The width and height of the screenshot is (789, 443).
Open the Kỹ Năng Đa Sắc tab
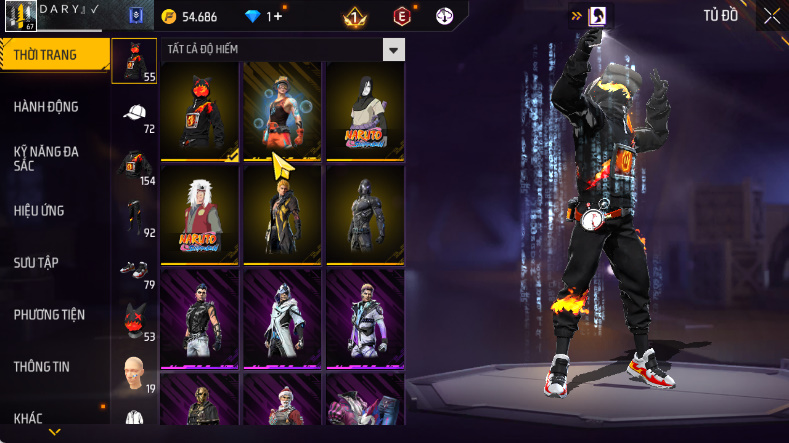[47, 159]
